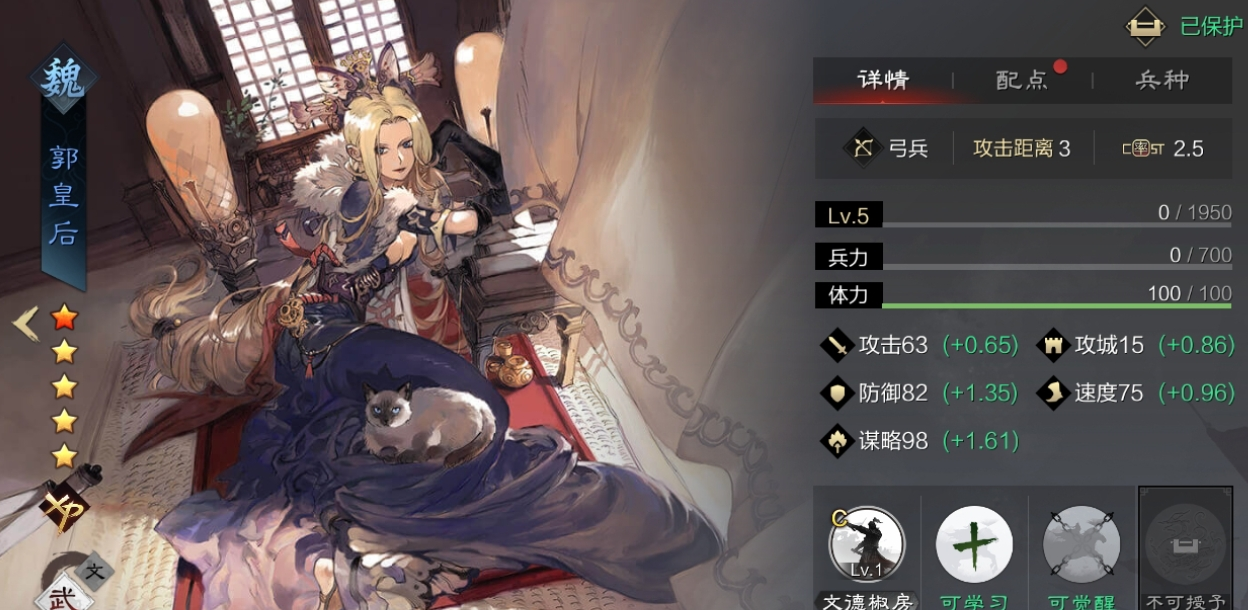Open the 文德椒房 Lv.1 skill
The width and height of the screenshot is (1248, 610).
coord(866,546)
